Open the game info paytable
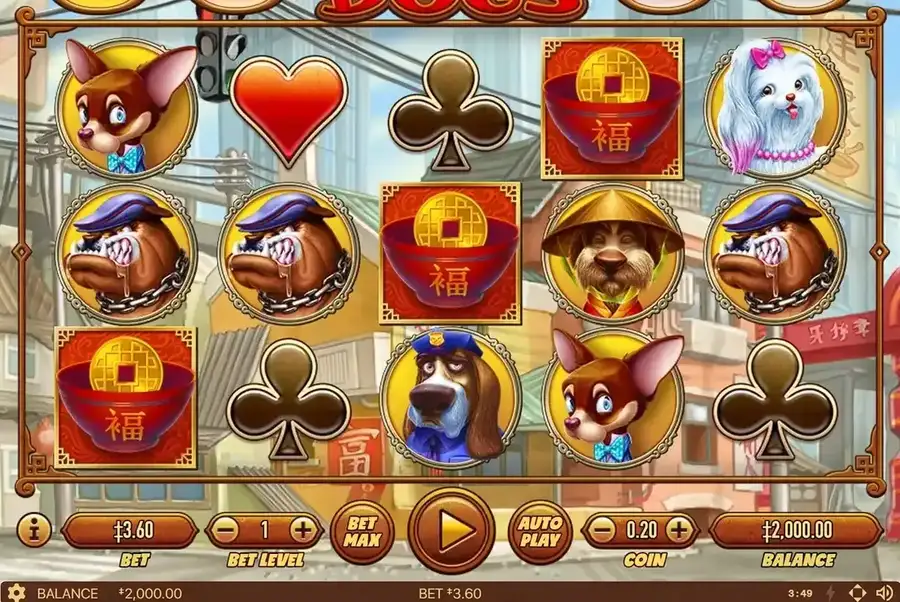The width and height of the screenshot is (900, 602). pos(33,530)
